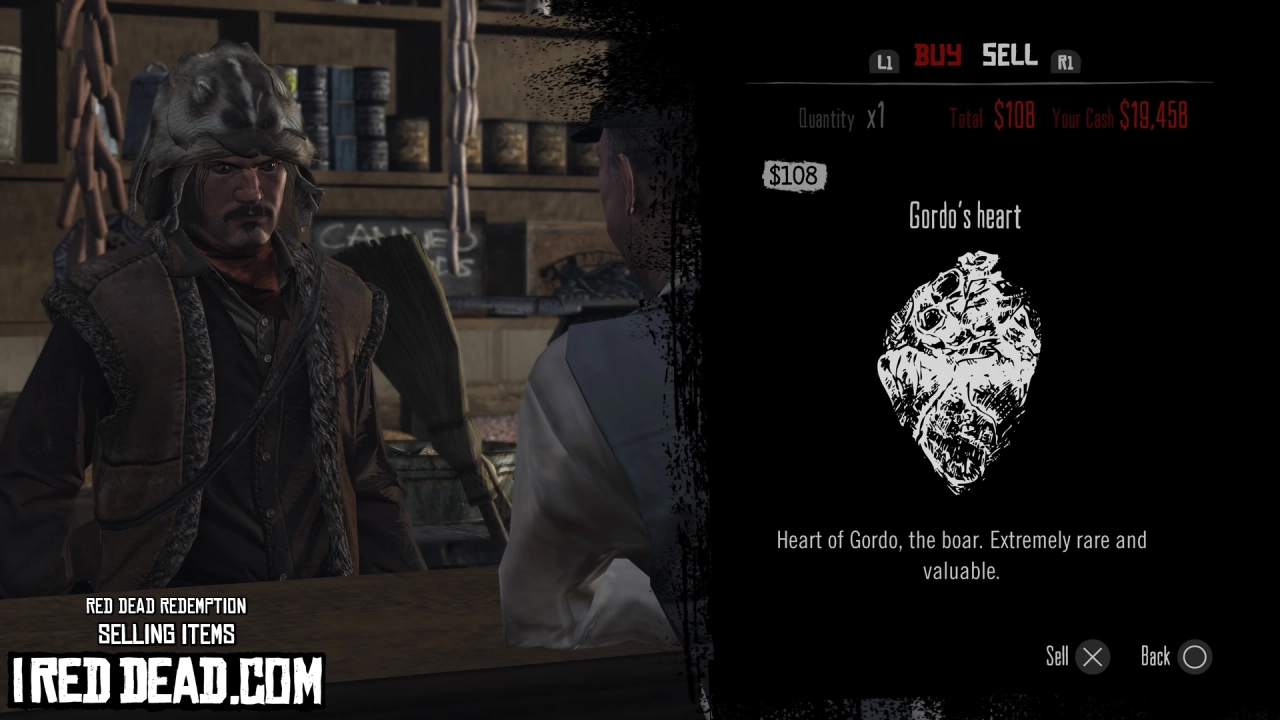Click the L1 shoulder button icon
The height and width of the screenshot is (720, 1280).
[884, 61]
